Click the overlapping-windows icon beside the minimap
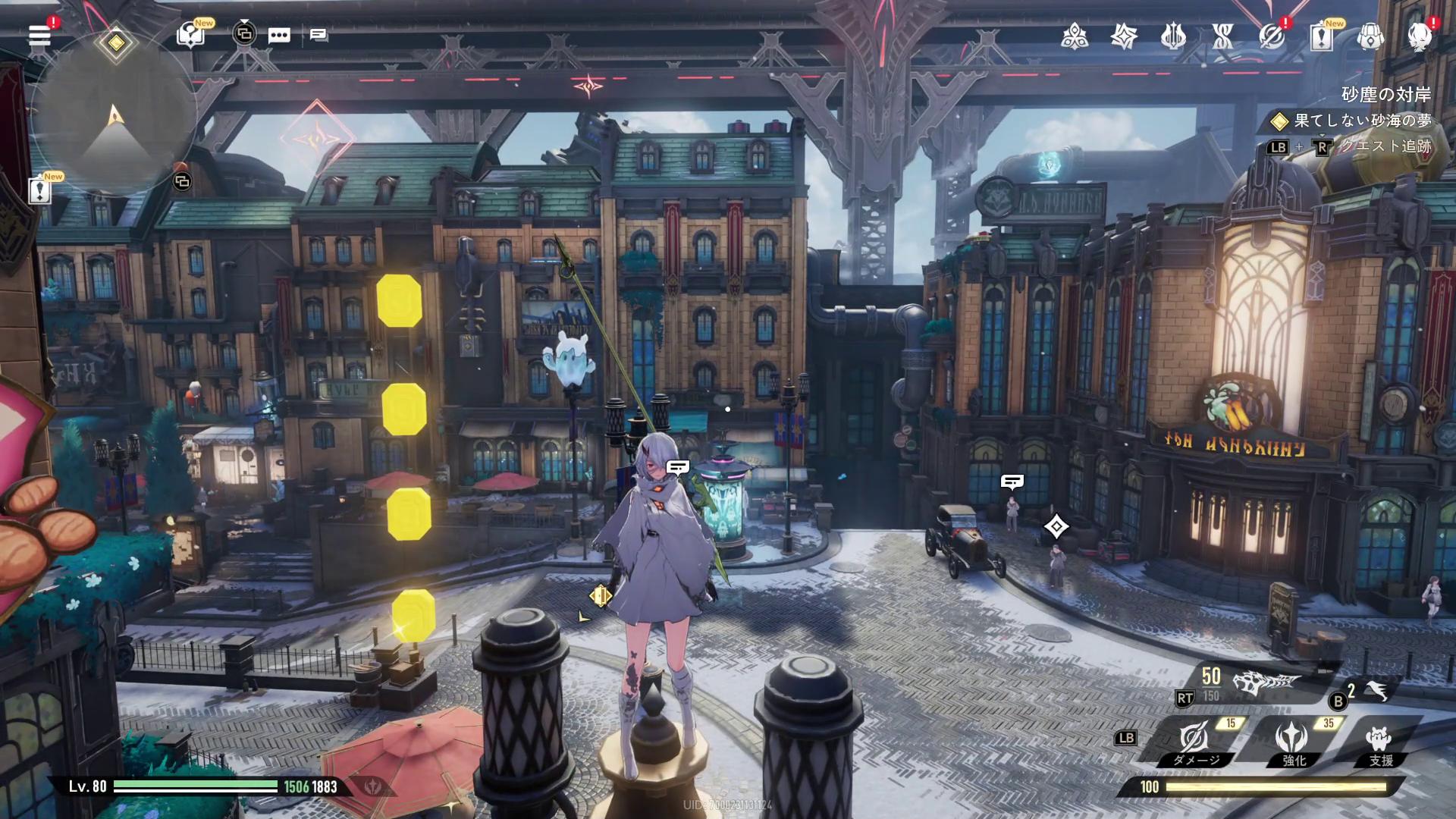 tap(182, 181)
